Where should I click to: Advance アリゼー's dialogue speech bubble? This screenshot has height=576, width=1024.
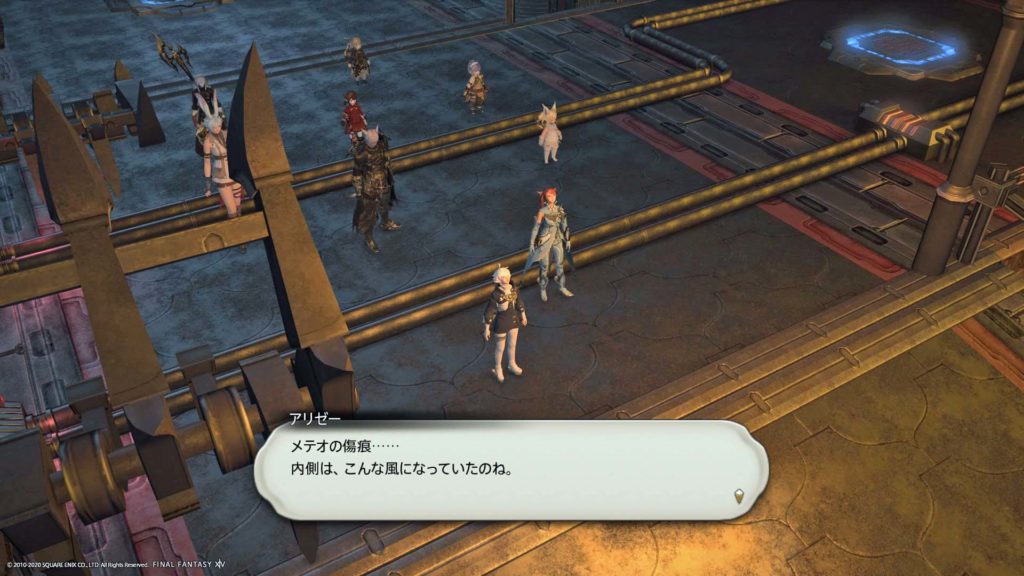pyautogui.click(x=510, y=468)
